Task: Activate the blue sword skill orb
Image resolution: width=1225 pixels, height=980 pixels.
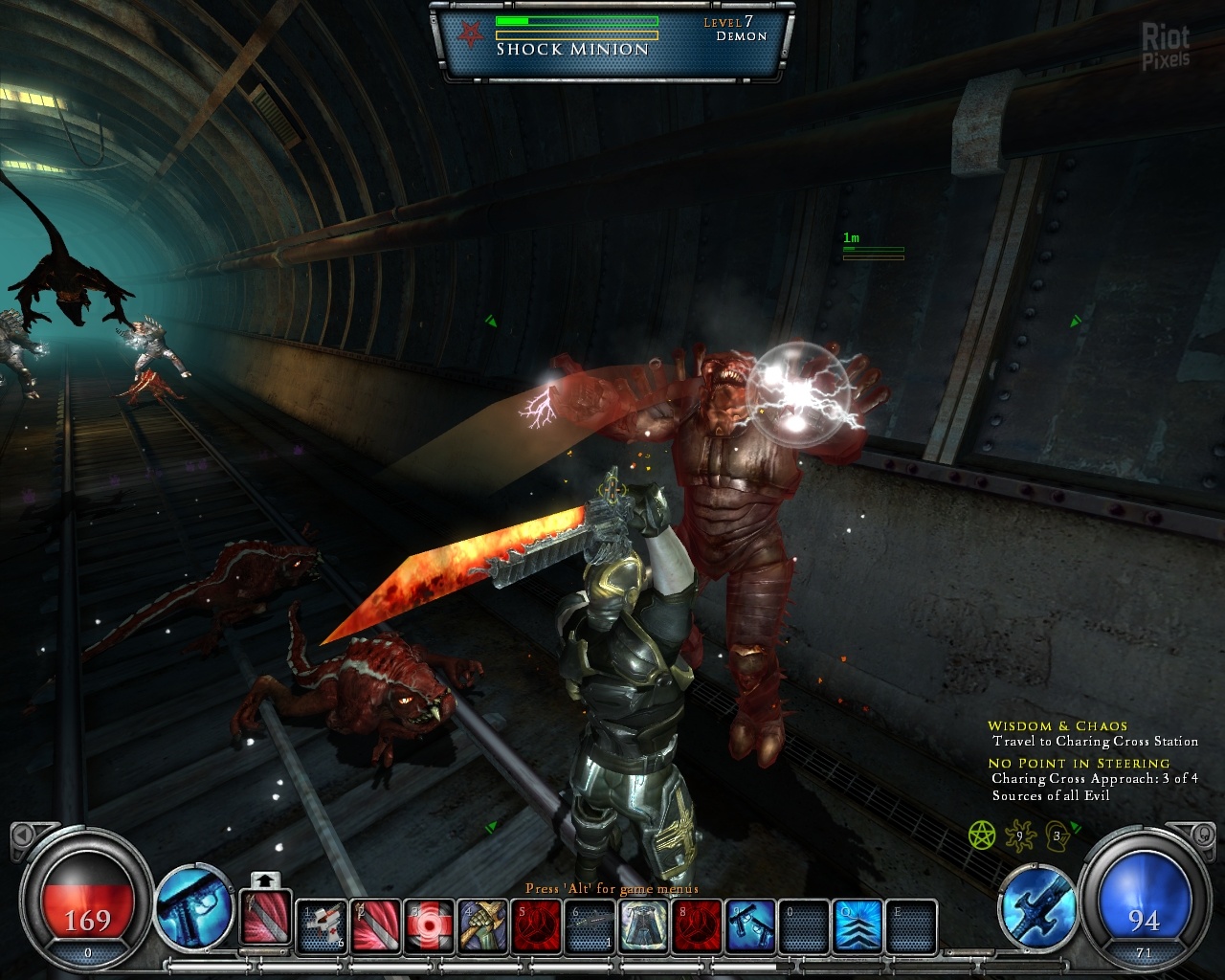Action: click(1038, 905)
